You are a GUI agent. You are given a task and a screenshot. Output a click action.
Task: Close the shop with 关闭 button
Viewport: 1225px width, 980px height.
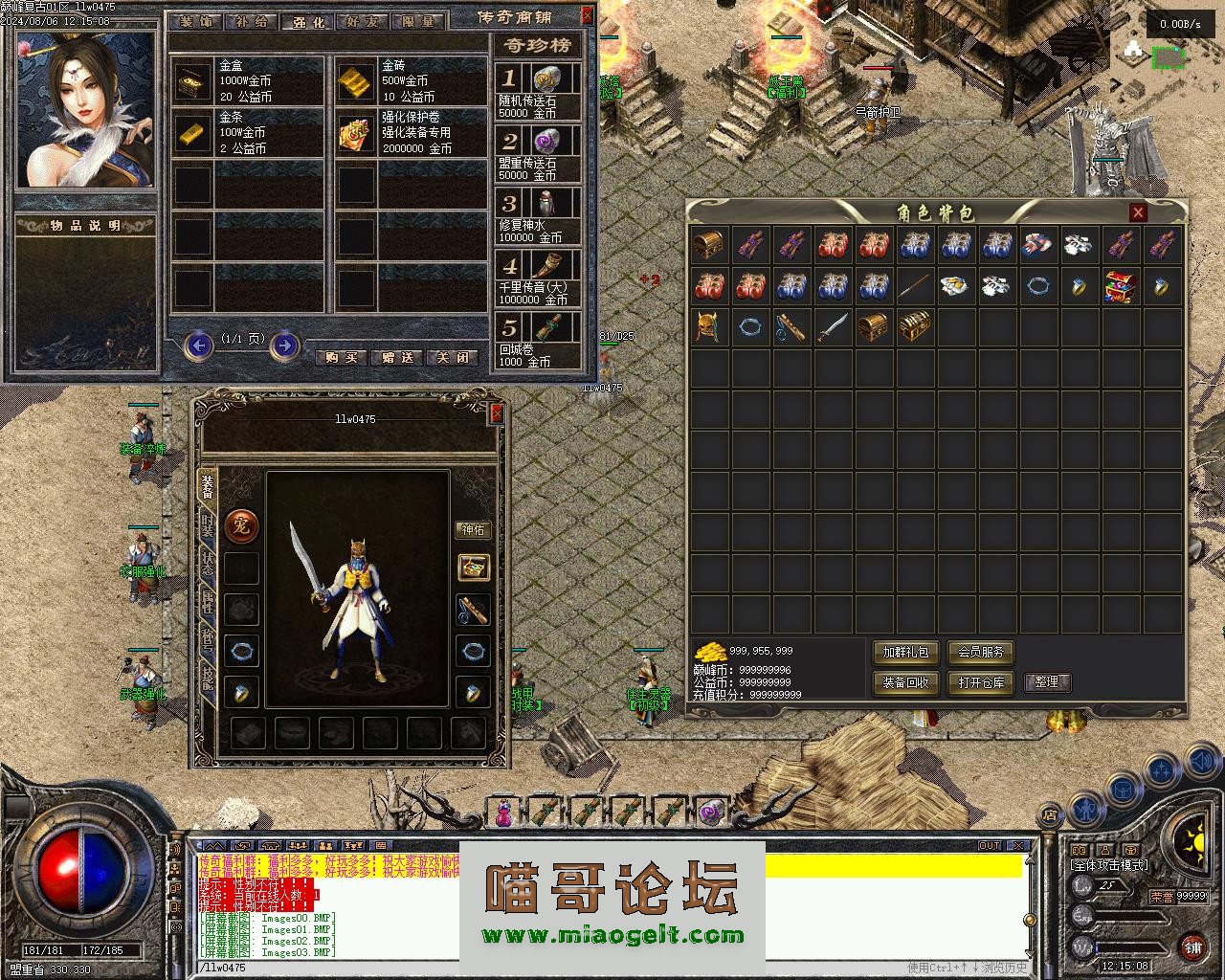[453, 357]
